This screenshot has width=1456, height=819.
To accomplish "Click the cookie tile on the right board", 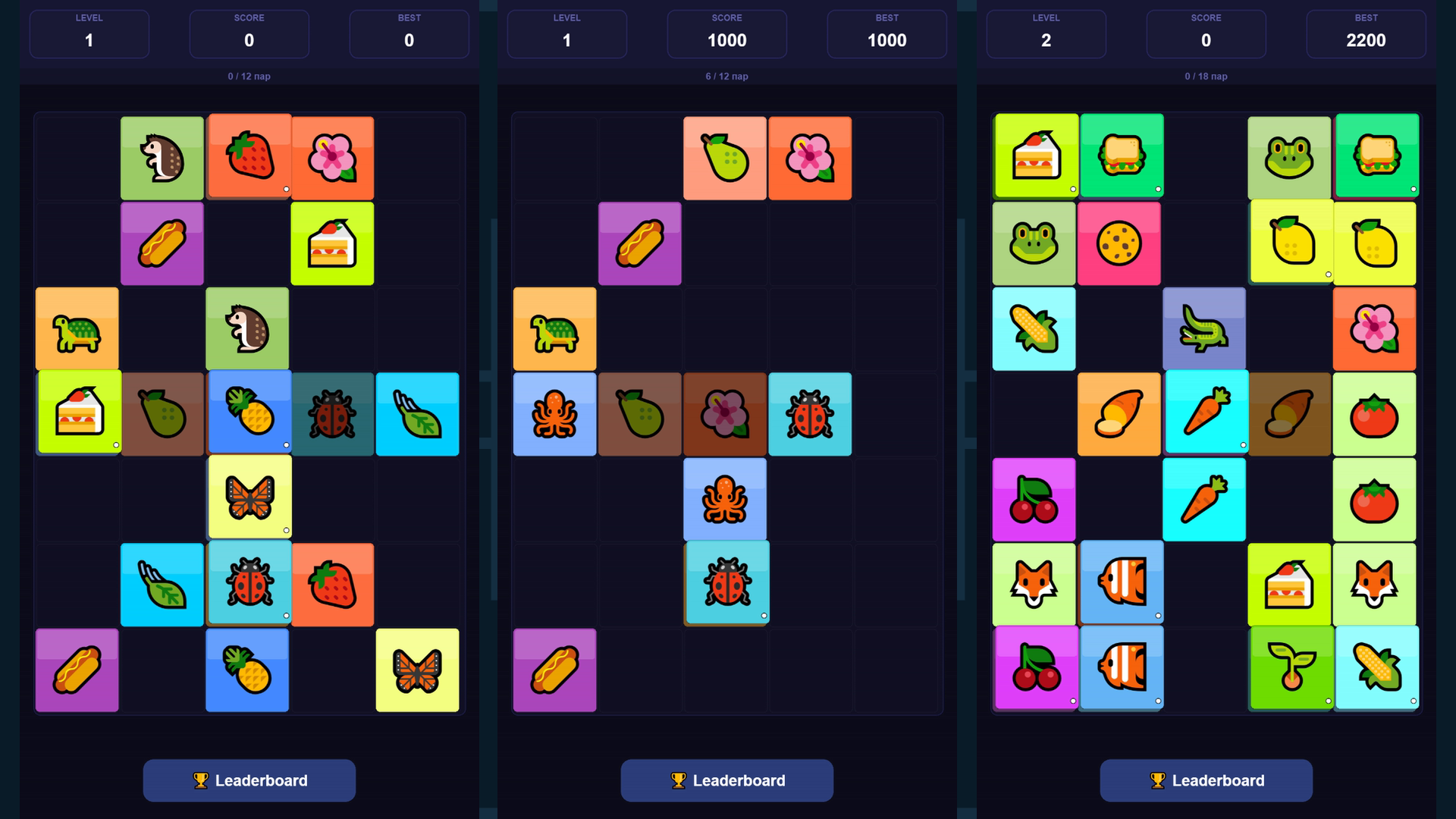I will click(1120, 243).
